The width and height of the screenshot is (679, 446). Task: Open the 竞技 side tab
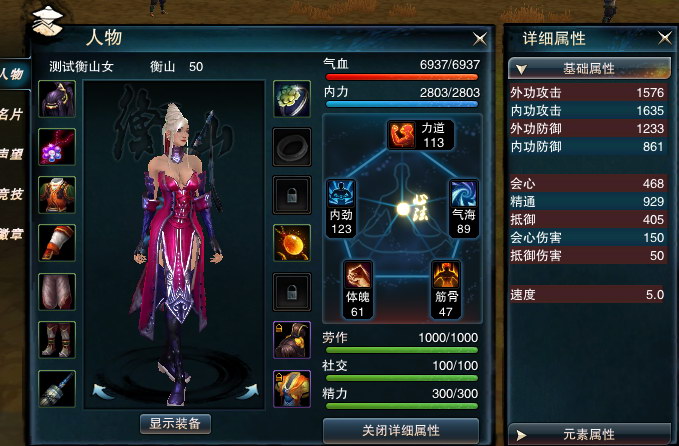click(12, 195)
